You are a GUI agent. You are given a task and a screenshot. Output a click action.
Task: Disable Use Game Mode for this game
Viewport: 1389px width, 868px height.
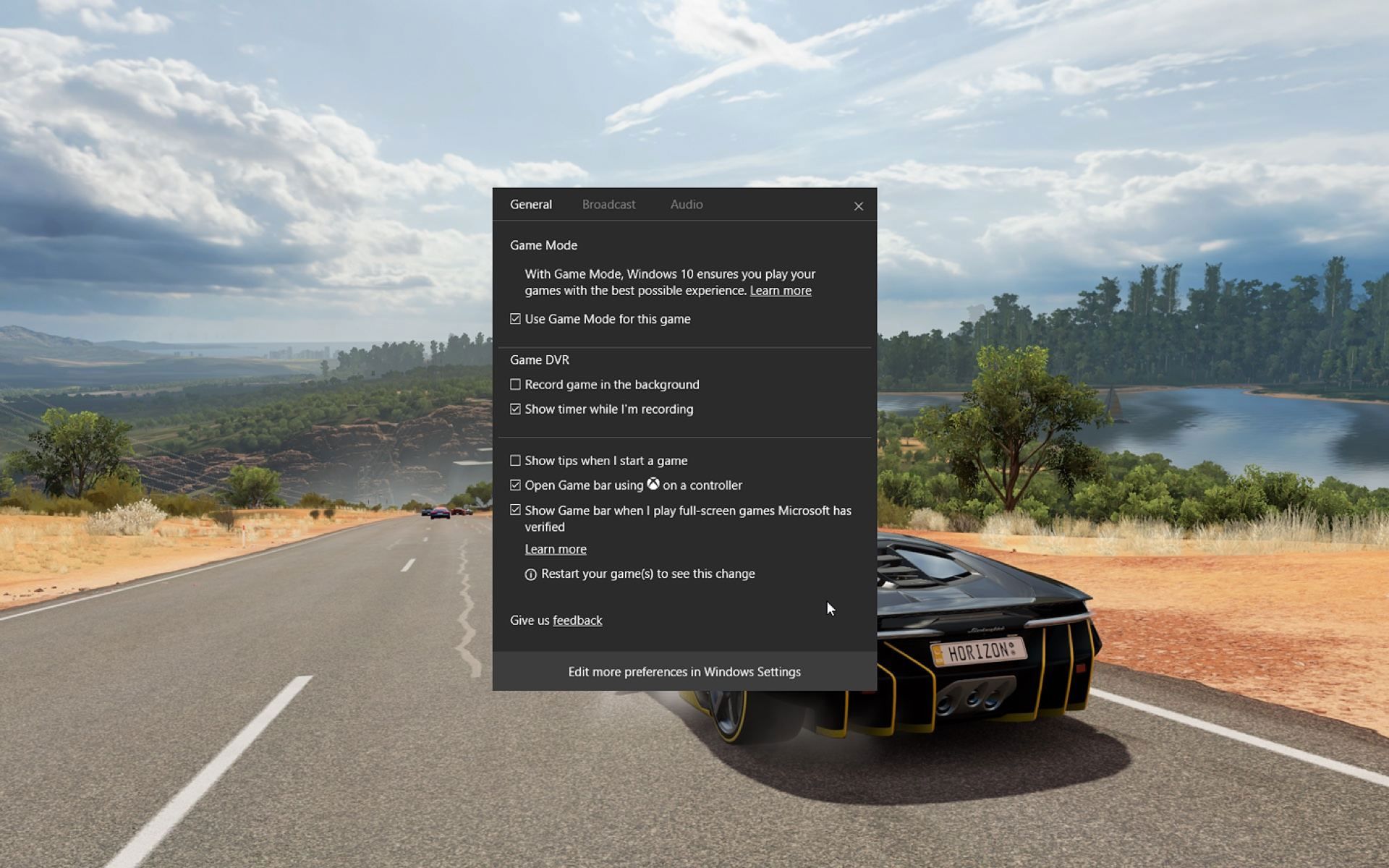point(515,318)
